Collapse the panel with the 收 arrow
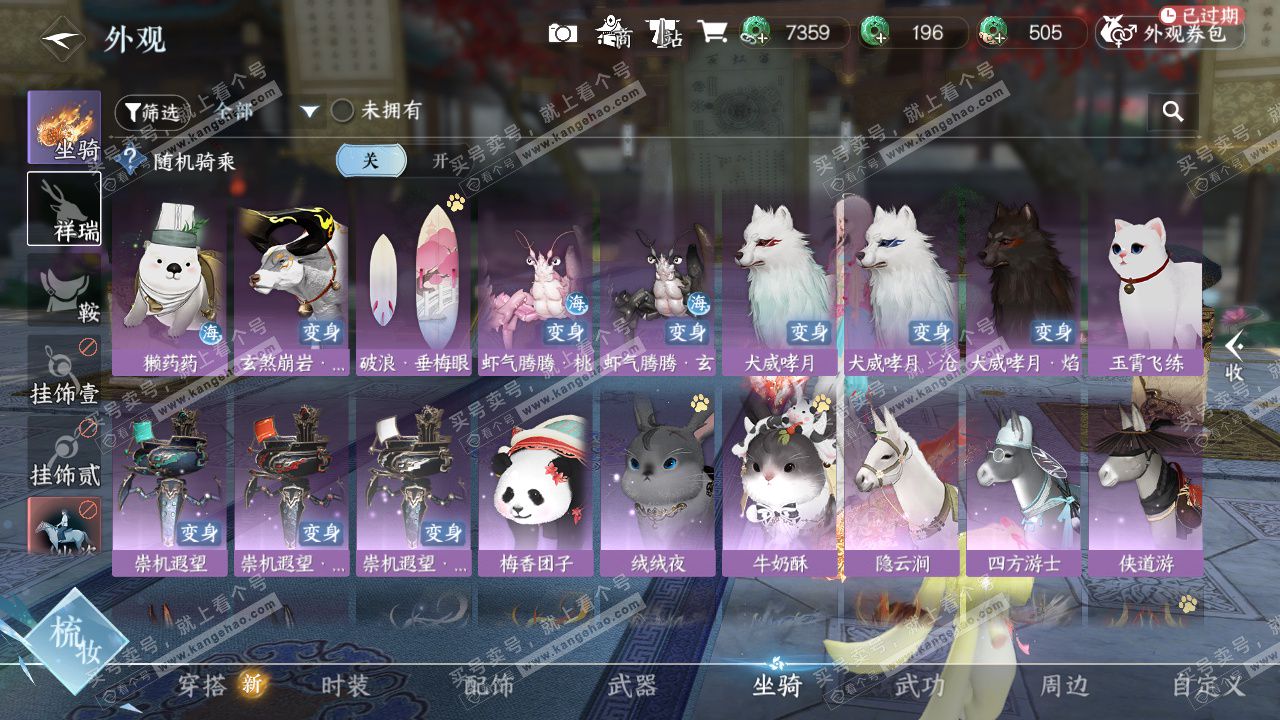Viewport: 1280px width, 720px height. tap(1236, 356)
